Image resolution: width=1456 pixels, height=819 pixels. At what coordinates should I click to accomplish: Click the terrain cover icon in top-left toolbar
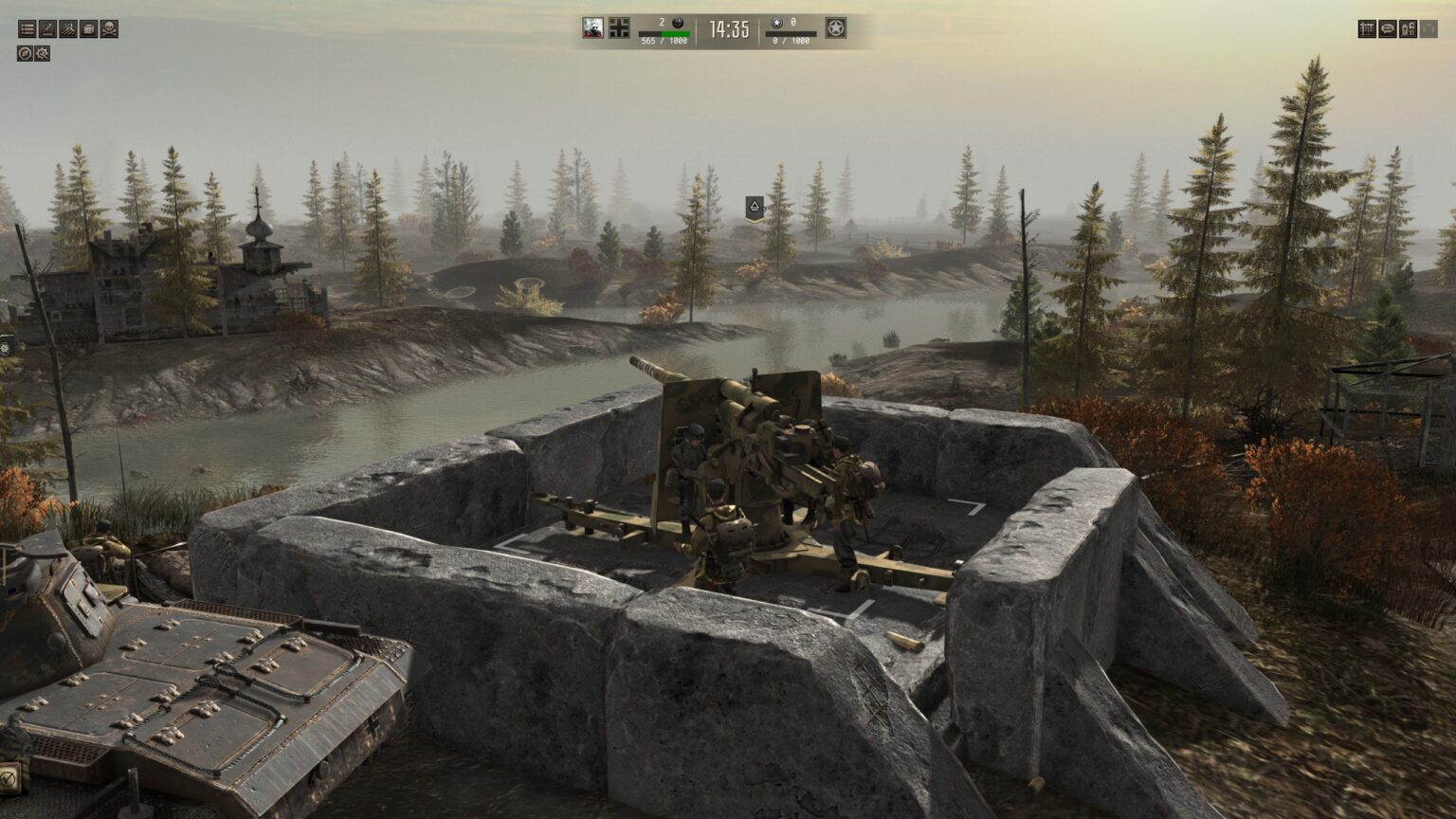click(68, 28)
